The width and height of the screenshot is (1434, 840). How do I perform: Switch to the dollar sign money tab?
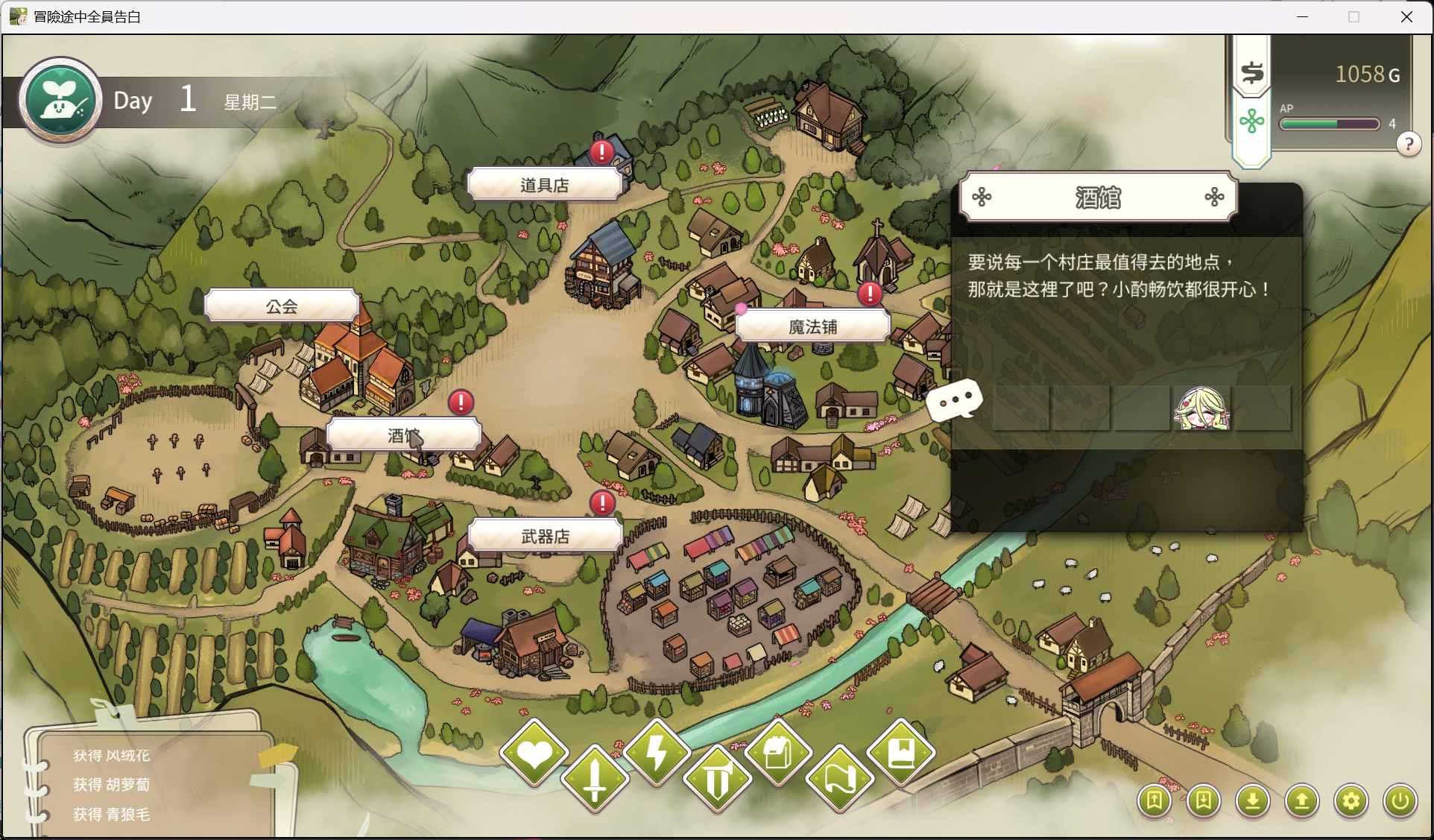(1252, 72)
